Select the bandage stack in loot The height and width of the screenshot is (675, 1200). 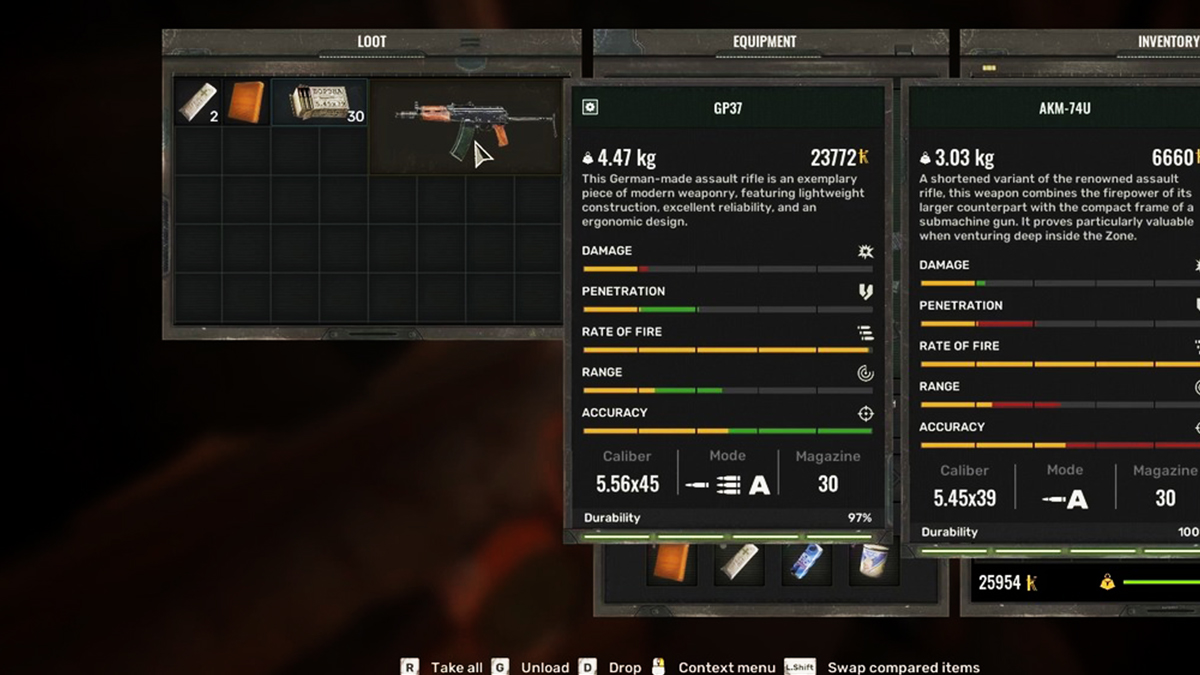(197, 102)
